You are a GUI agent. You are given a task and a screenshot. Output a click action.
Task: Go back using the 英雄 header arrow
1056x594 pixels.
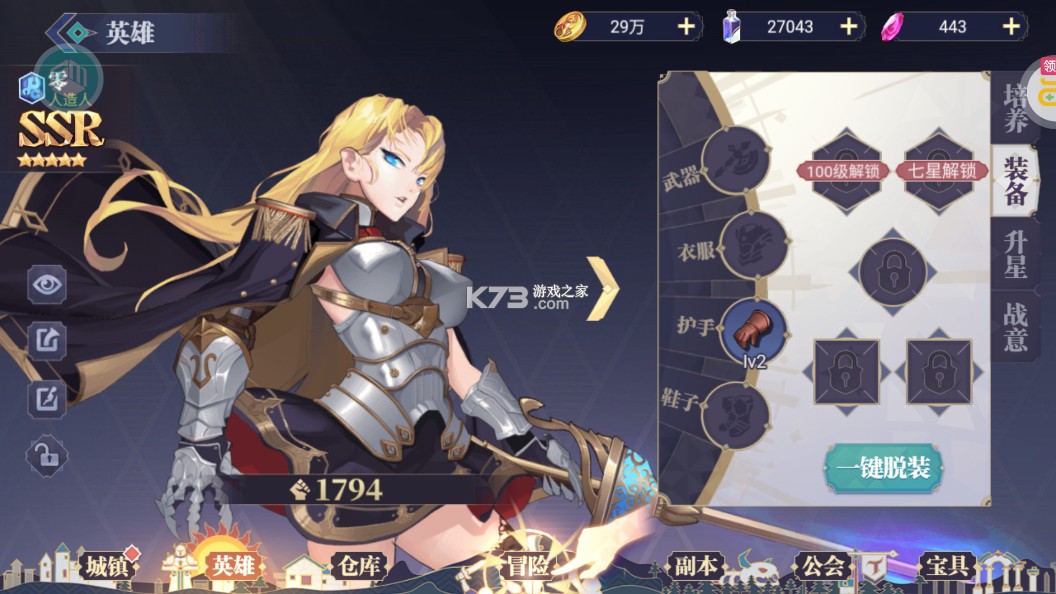click(x=70, y=32)
